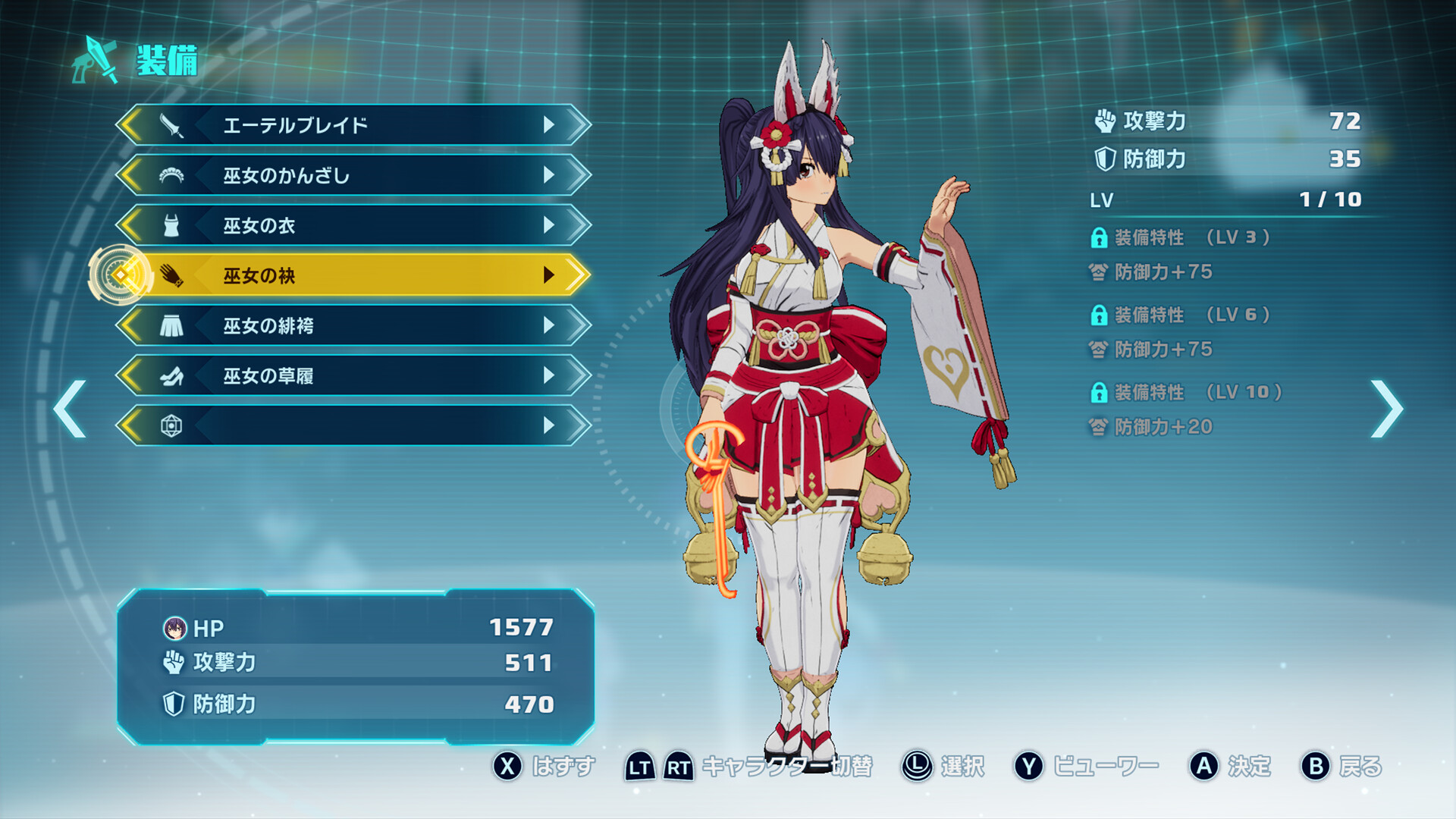Choose the 巫女のかんざし headgear slot
The image size is (1456, 819).
(353, 175)
